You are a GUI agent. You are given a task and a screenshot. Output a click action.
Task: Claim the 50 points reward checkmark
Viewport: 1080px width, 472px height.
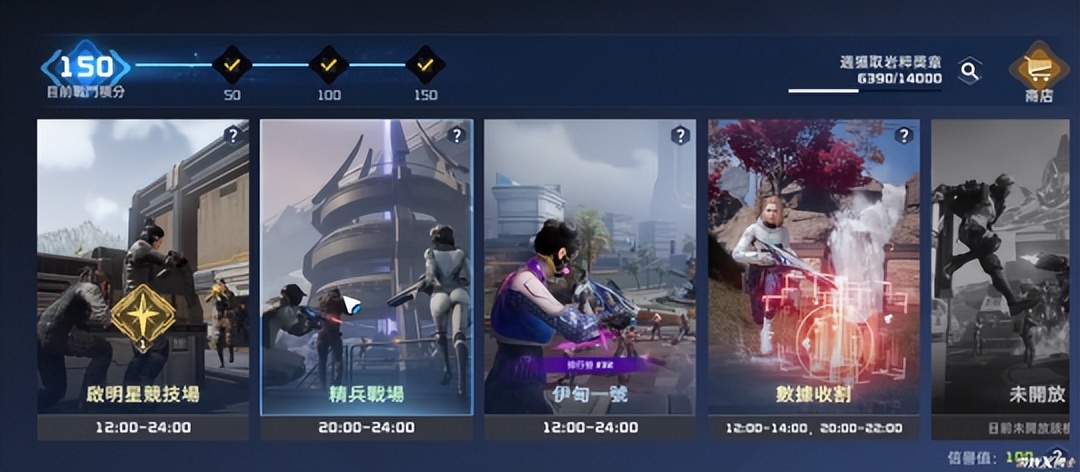[x=231, y=66]
